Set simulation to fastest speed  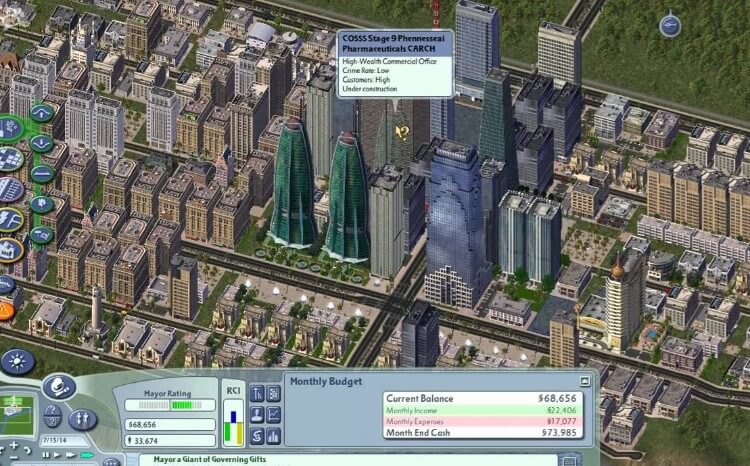[86, 455]
